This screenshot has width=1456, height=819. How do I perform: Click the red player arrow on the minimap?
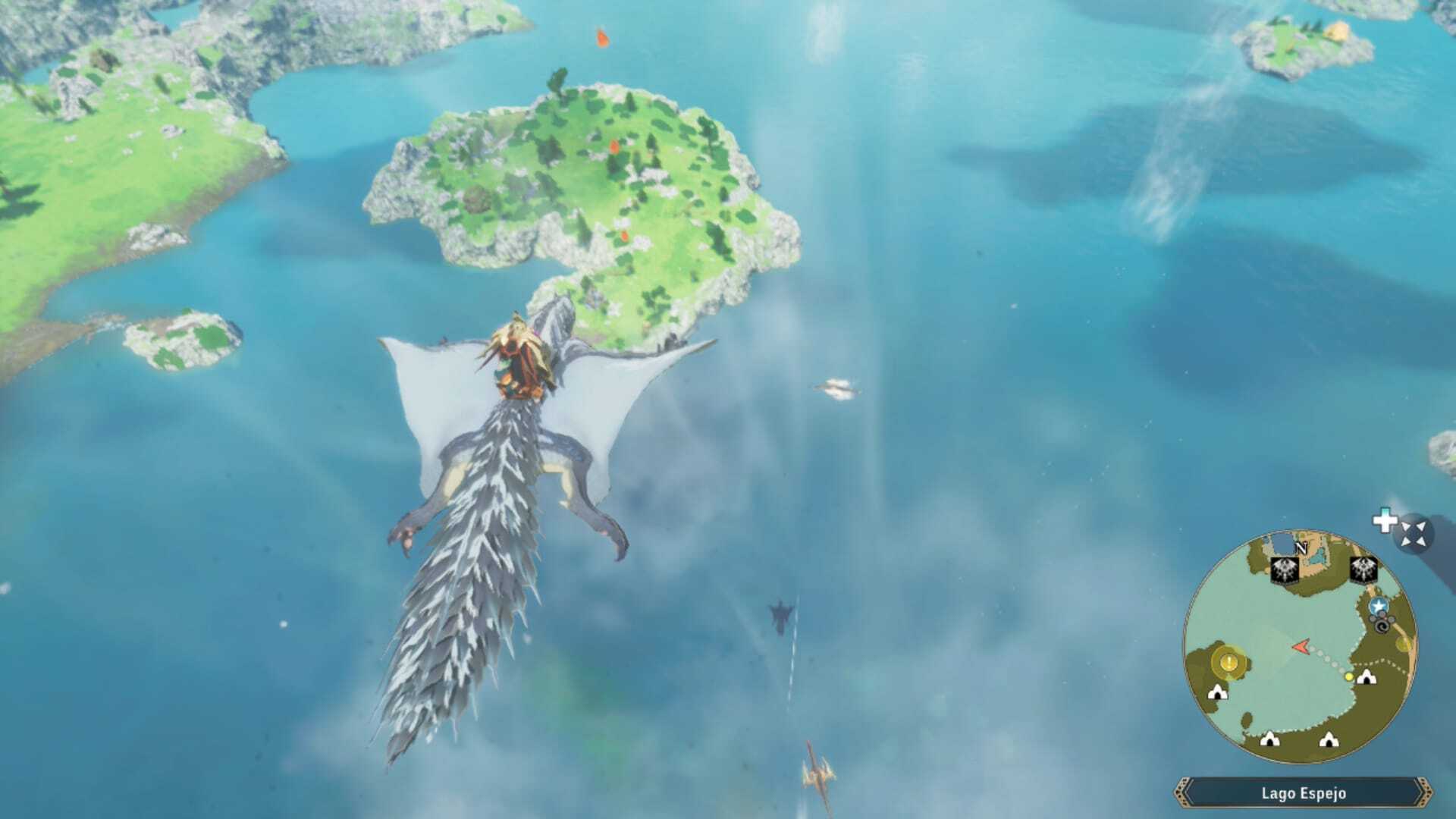pyautogui.click(x=1301, y=646)
